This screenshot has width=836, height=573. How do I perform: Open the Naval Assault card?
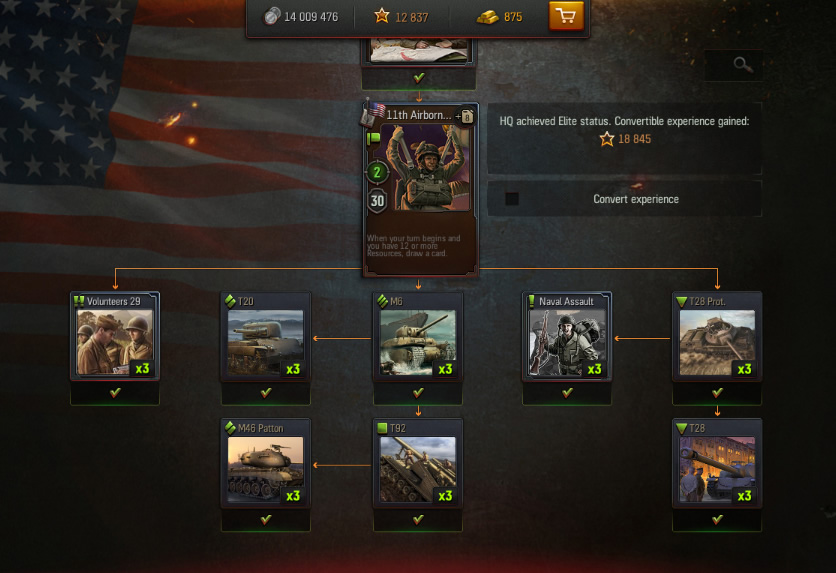pyautogui.click(x=567, y=336)
